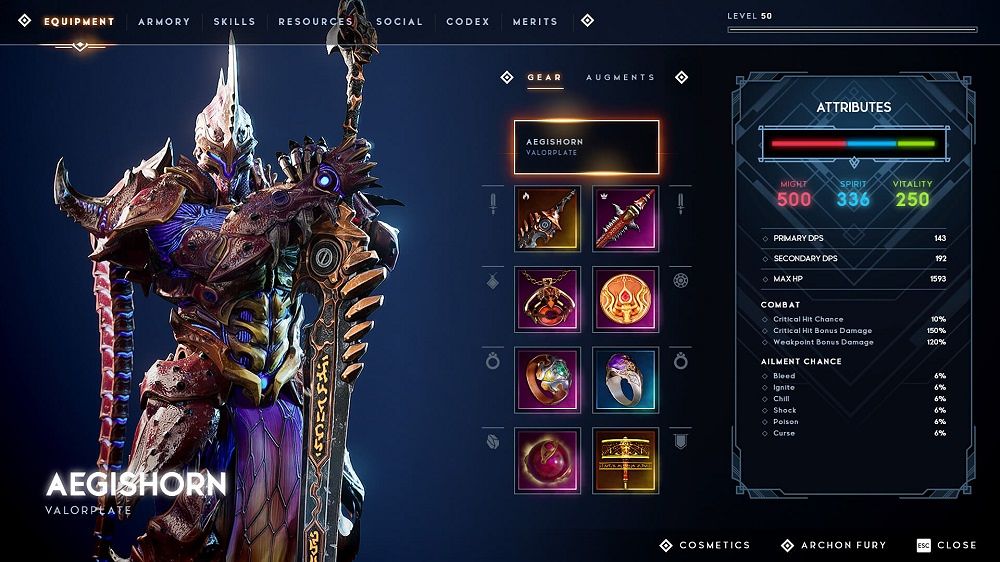
Task: Open the Cosmetics menu
Action: pos(704,545)
